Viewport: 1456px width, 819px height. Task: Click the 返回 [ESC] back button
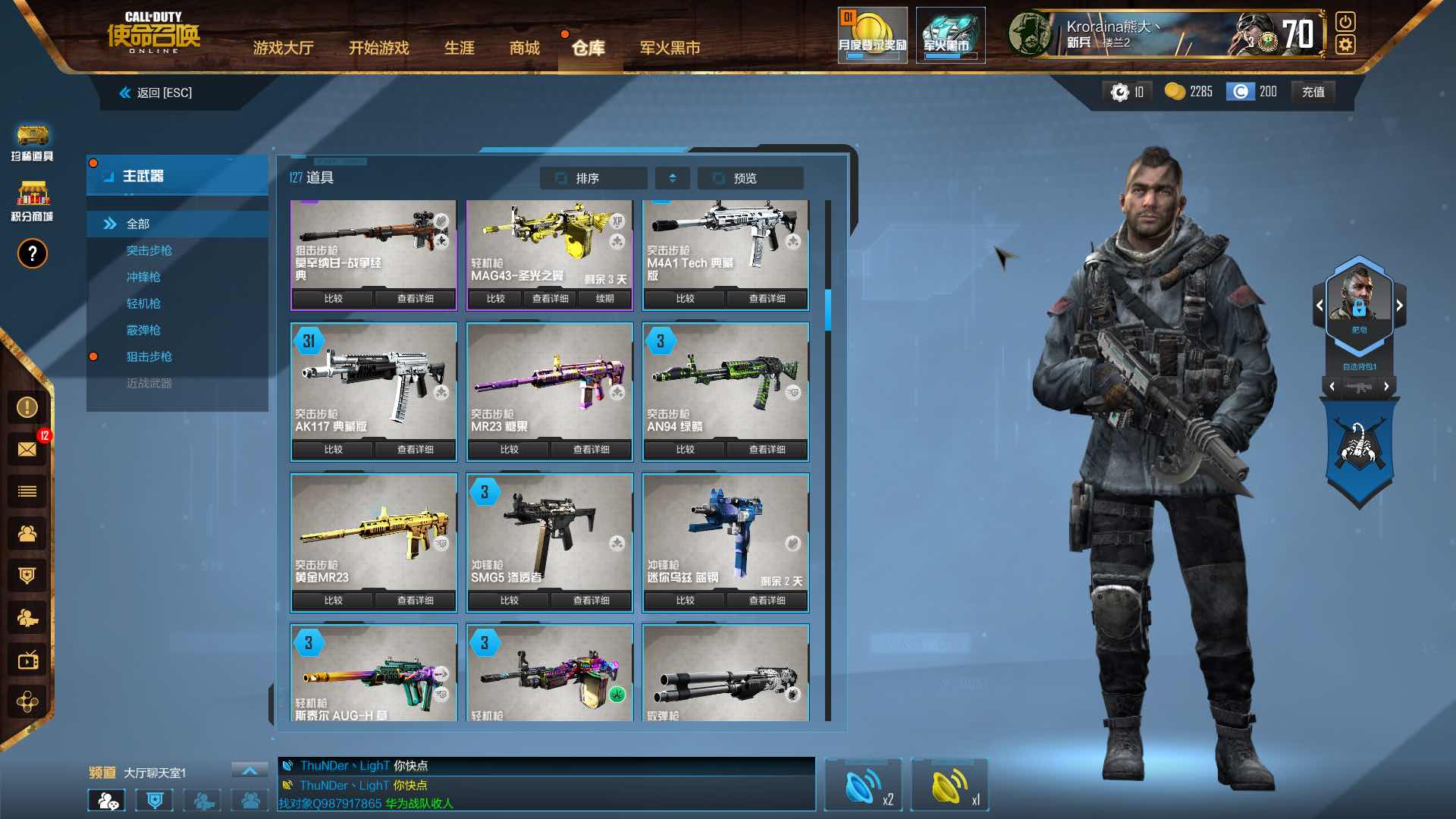pos(155,93)
